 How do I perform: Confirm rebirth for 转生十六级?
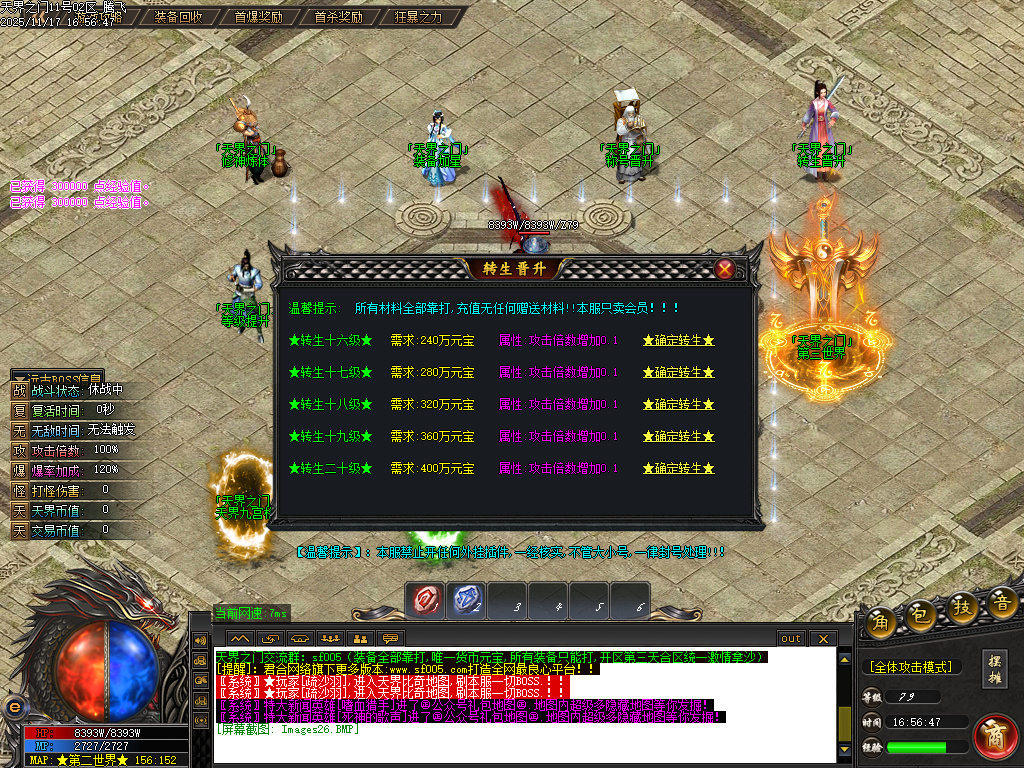tap(679, 341)
